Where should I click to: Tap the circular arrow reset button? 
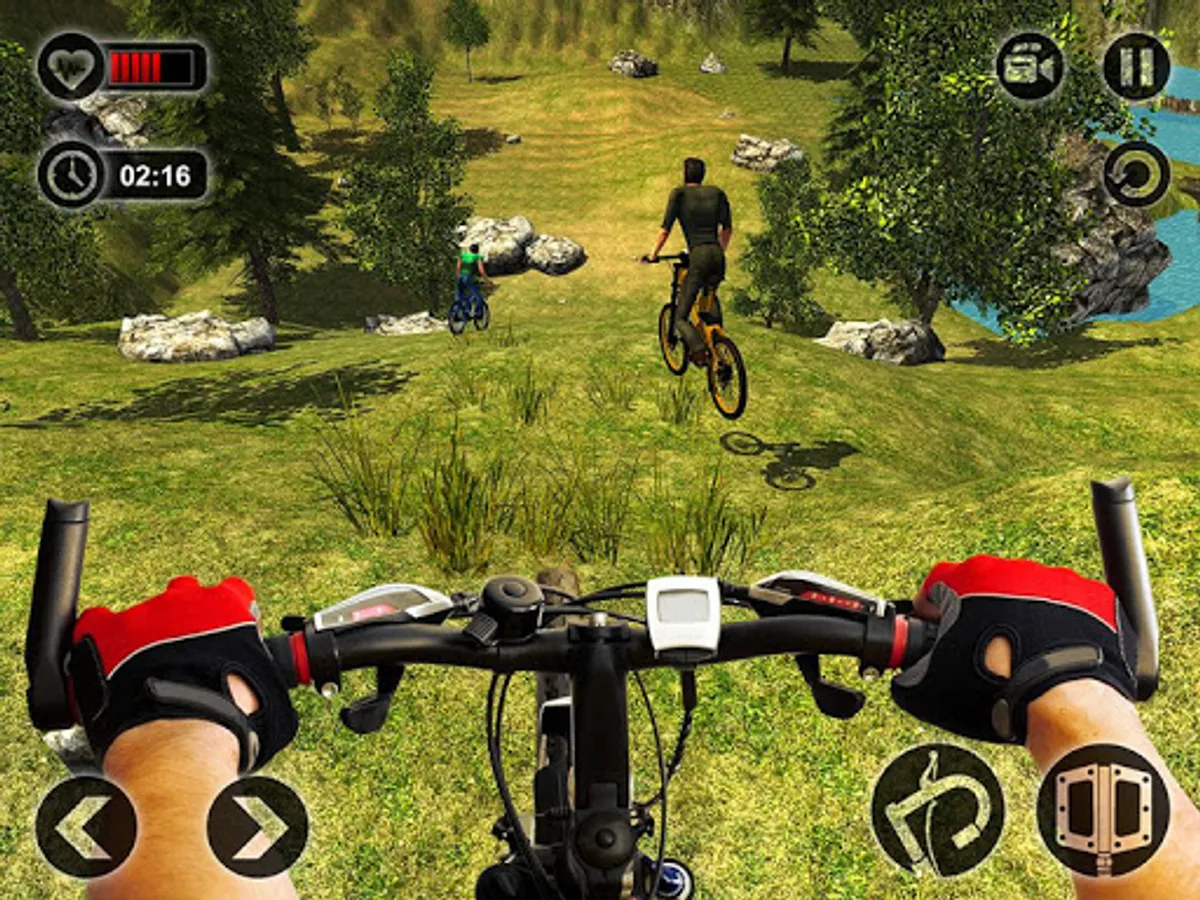click(1136, 174)
